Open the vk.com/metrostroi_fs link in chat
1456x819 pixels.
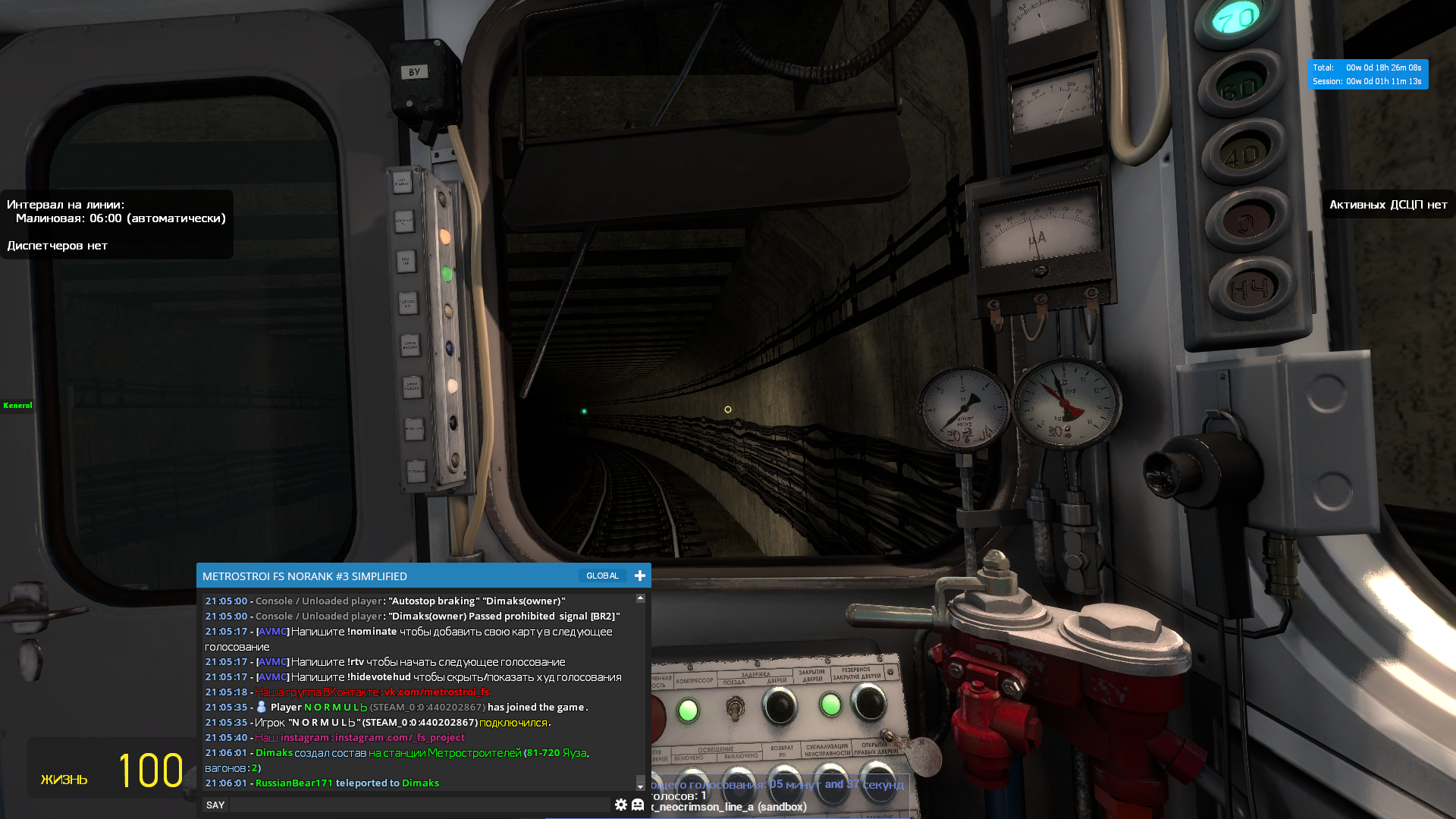coord(436,692)
